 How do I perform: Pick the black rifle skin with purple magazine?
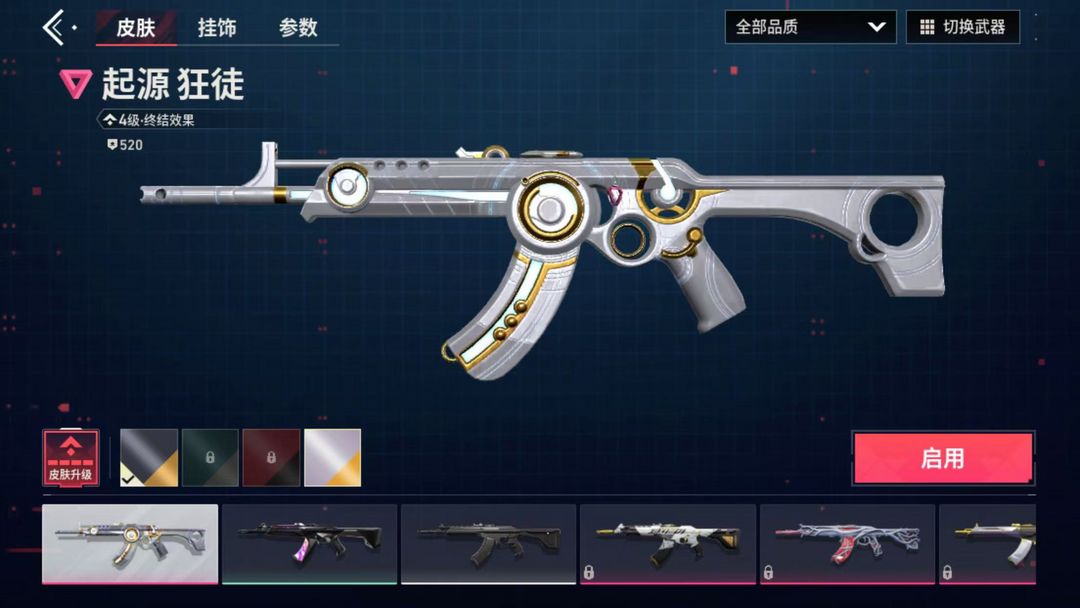[x=309, y=543]
